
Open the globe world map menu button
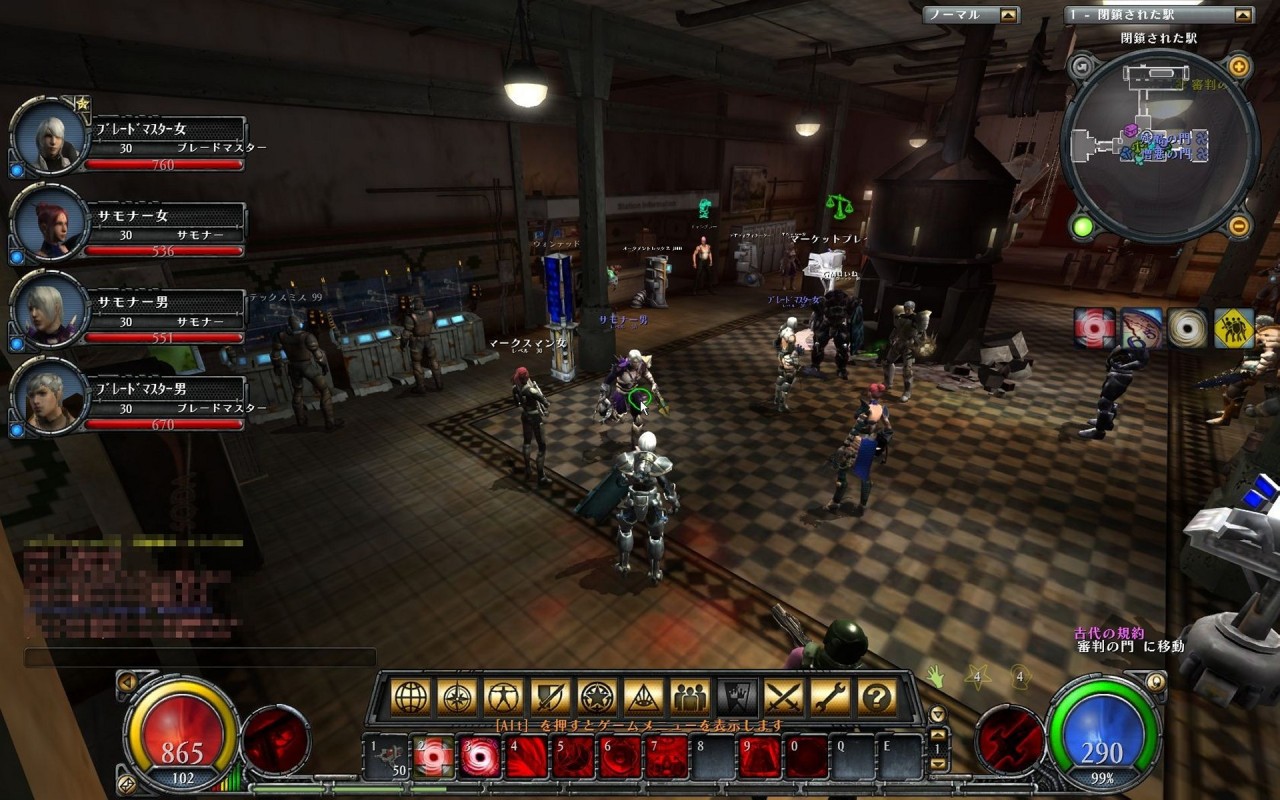(x=411, y=697)
